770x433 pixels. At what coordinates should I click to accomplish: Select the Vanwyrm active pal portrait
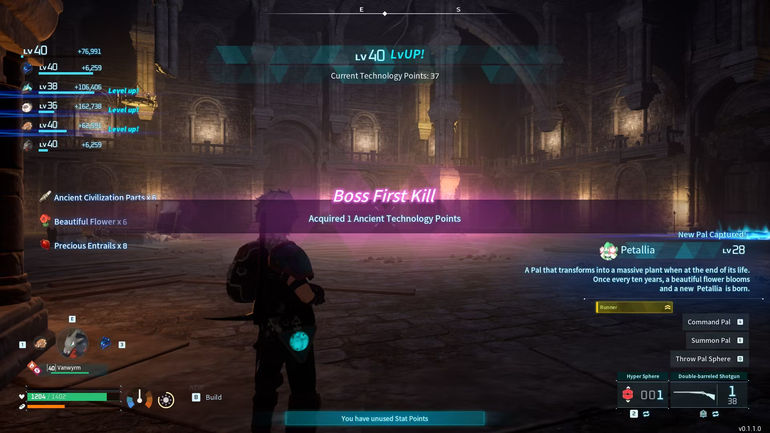point(72,343)
